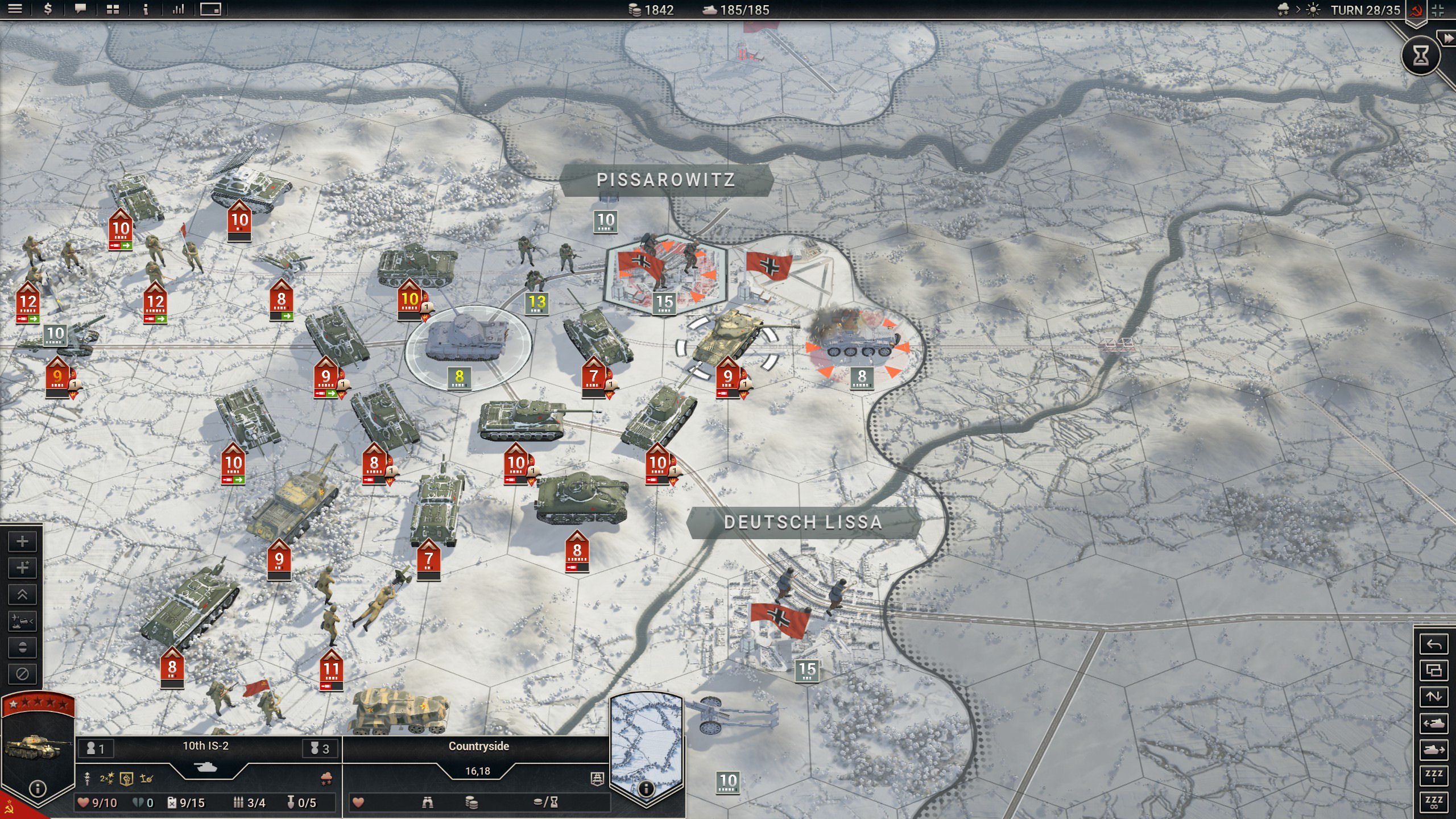Viewport: 1456px width, 819px height.
Task: Click the split-circle unit button
Action: [x=22, y=647]
